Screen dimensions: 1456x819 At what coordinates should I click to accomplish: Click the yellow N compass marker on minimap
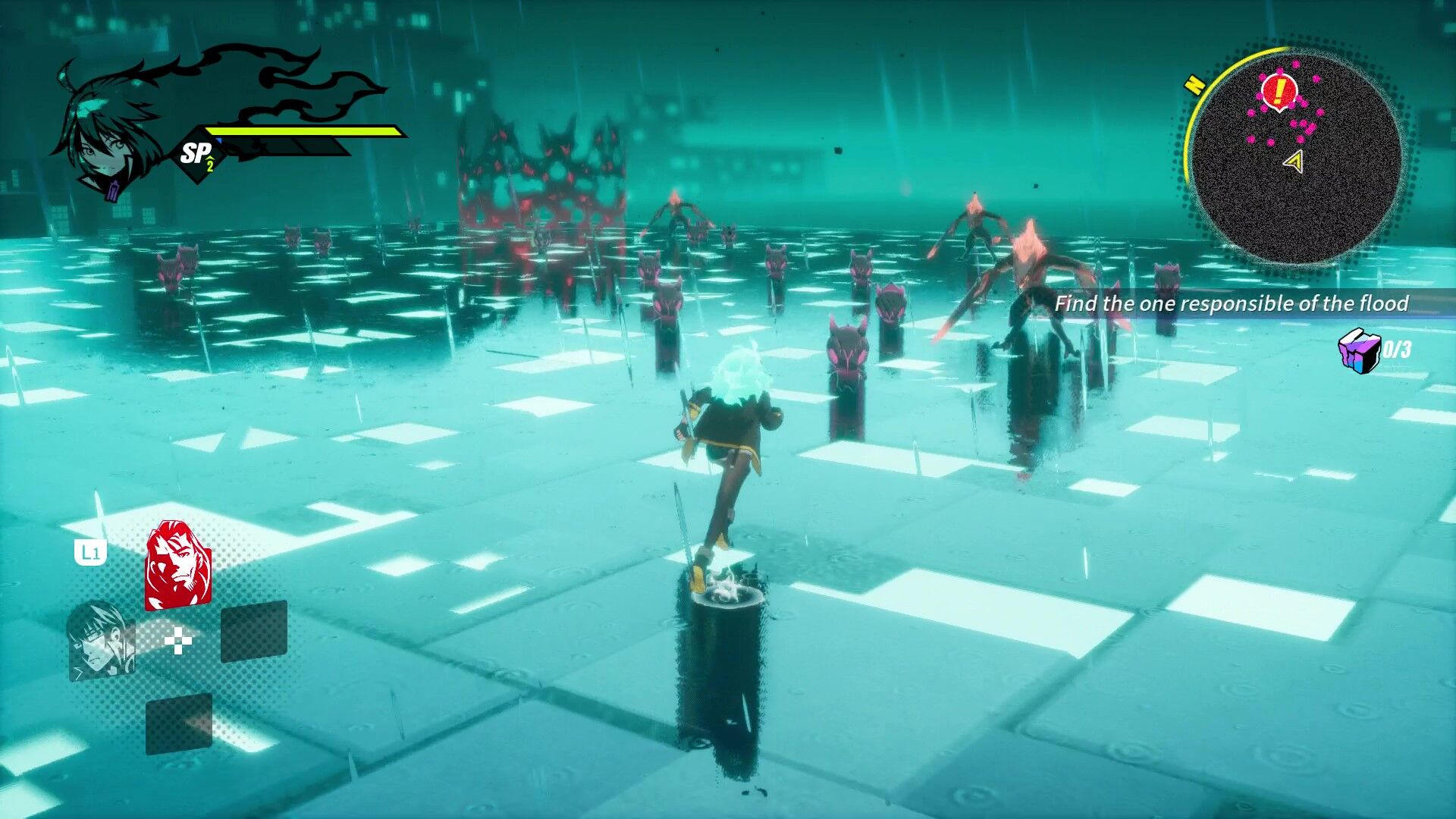1196,86
